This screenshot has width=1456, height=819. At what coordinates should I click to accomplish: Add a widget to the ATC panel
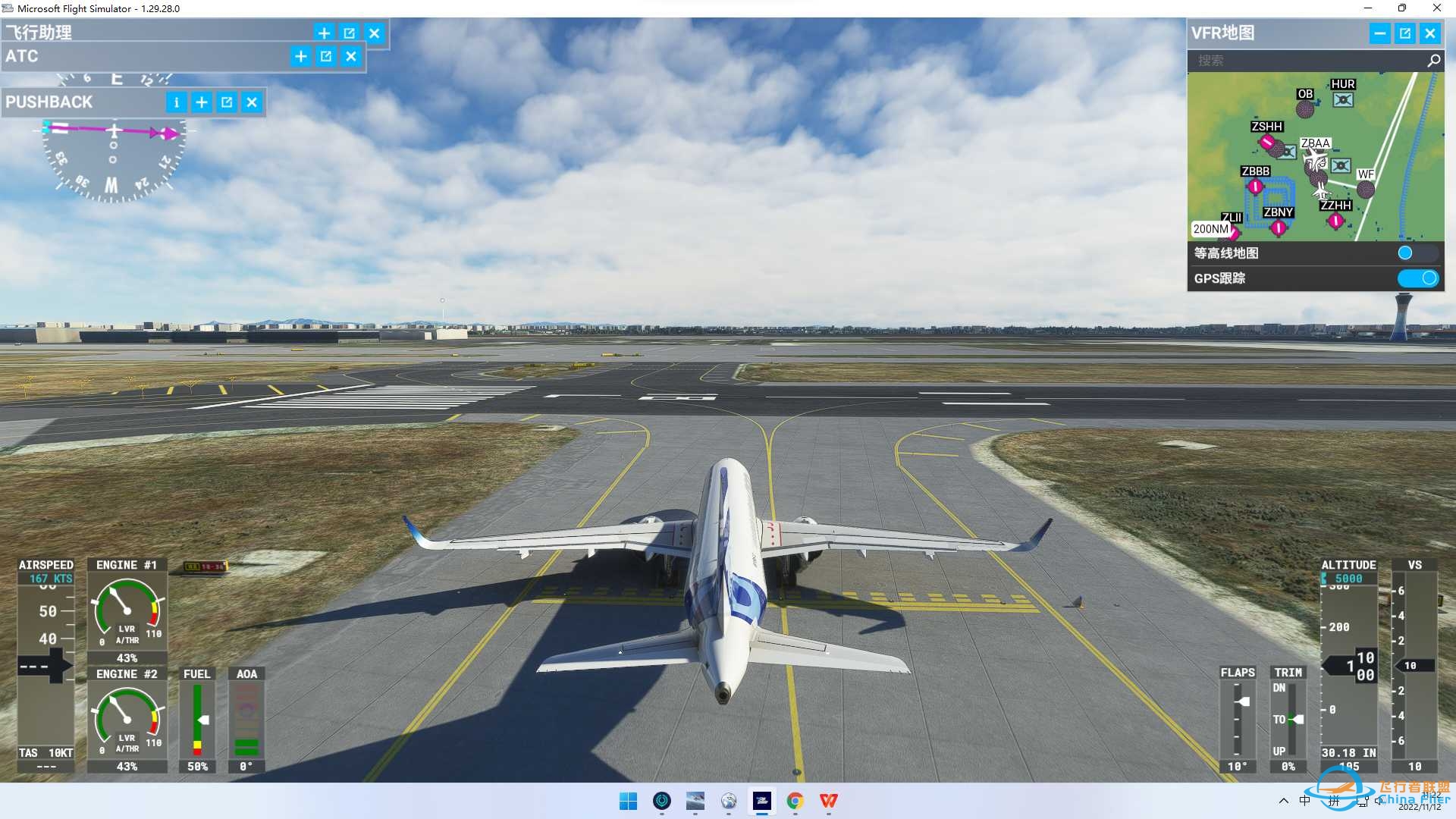tap(300, 56)
